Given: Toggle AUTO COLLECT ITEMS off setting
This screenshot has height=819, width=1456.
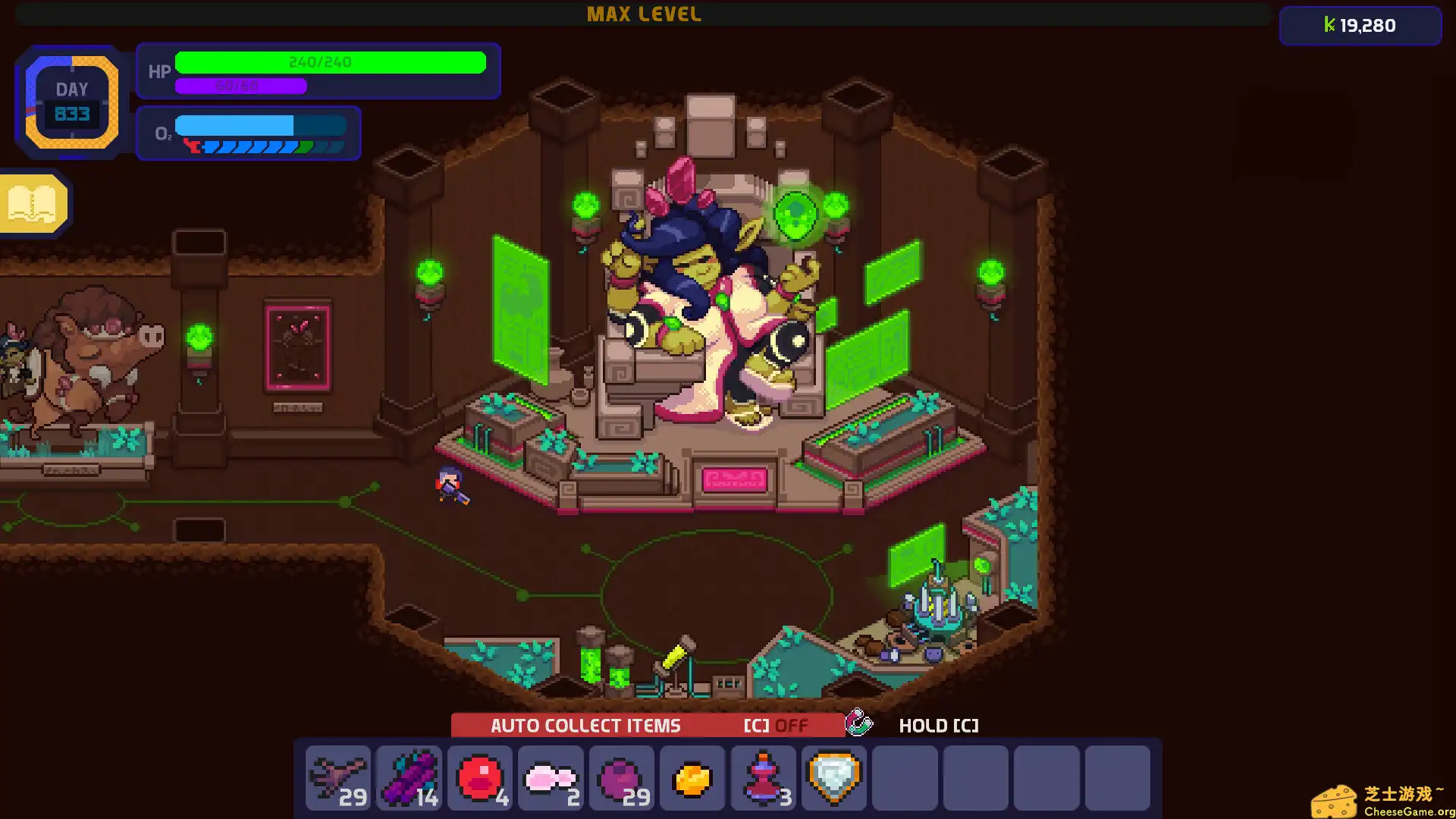Looking at the screenshot, I should (585, 725).
